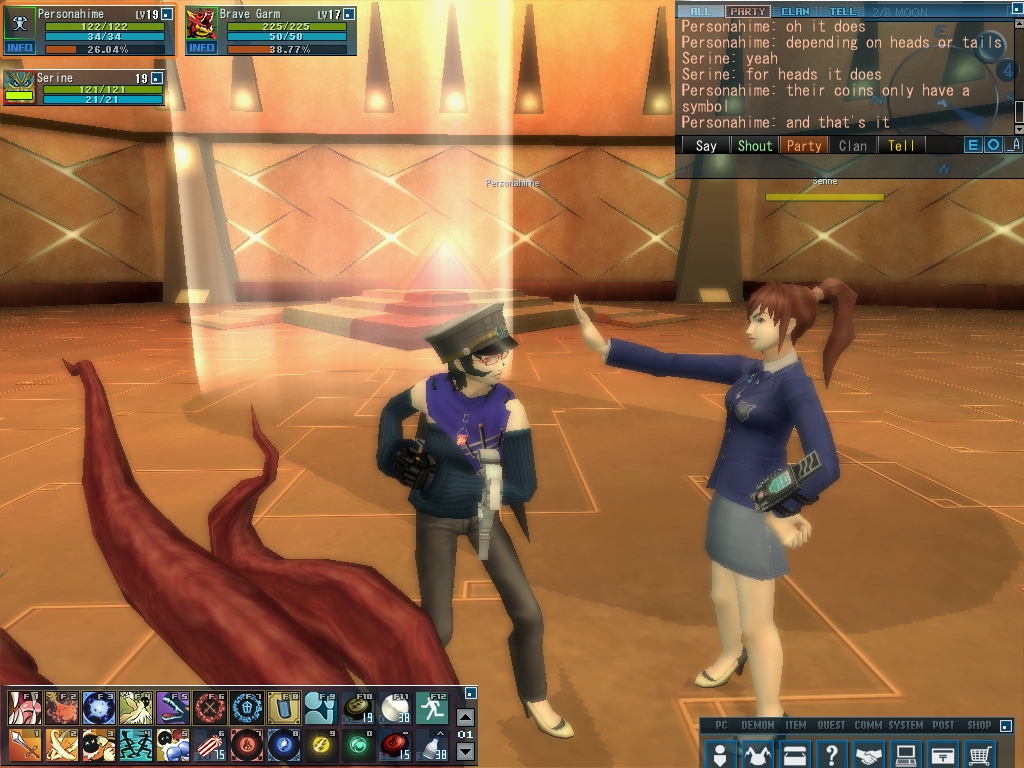Switch chat log to CLAN tab

[795, 11]
